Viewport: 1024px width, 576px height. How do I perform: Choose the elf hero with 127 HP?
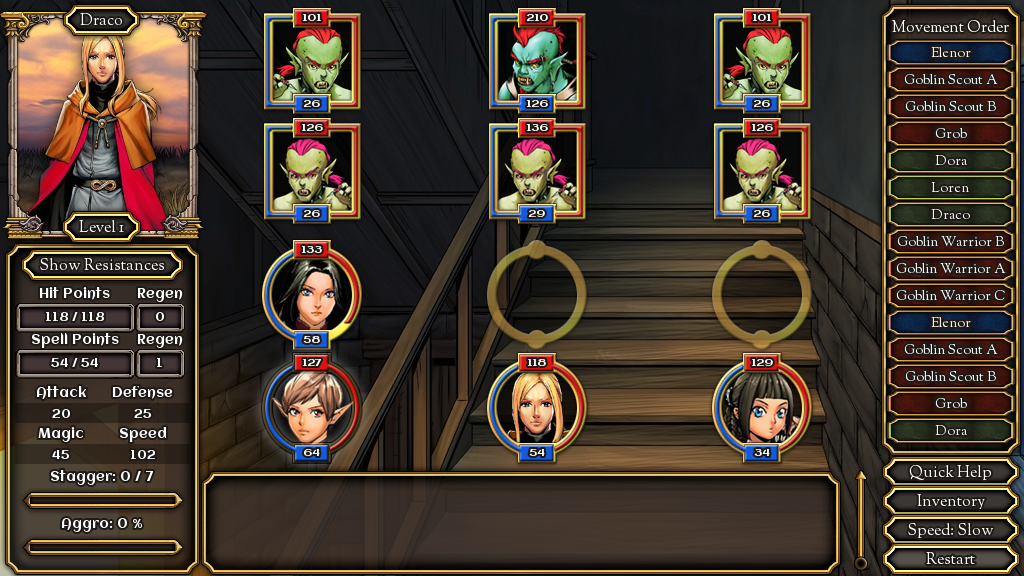tap(312, 407)
